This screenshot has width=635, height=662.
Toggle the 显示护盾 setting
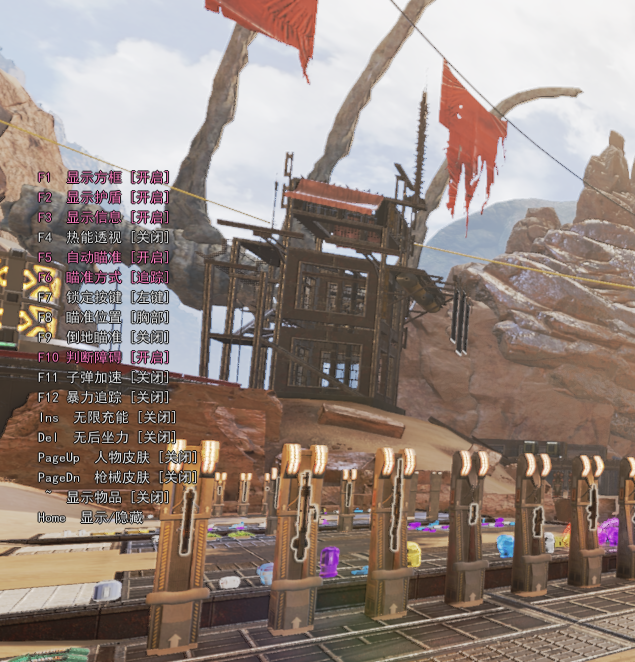pyautogui.click(x=105, y=197)
